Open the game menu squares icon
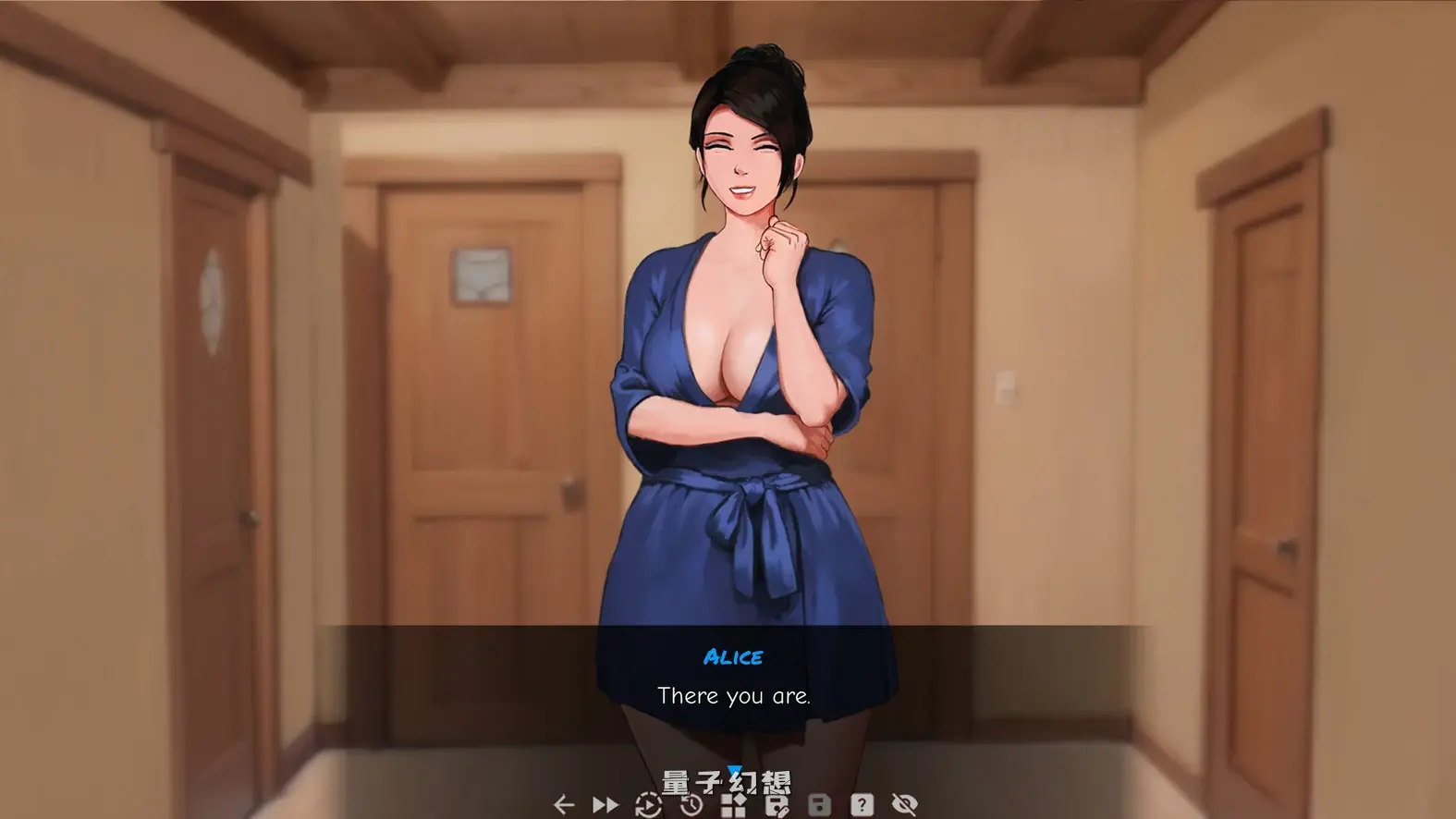1456x819 pixels. [x=735, y=804]
